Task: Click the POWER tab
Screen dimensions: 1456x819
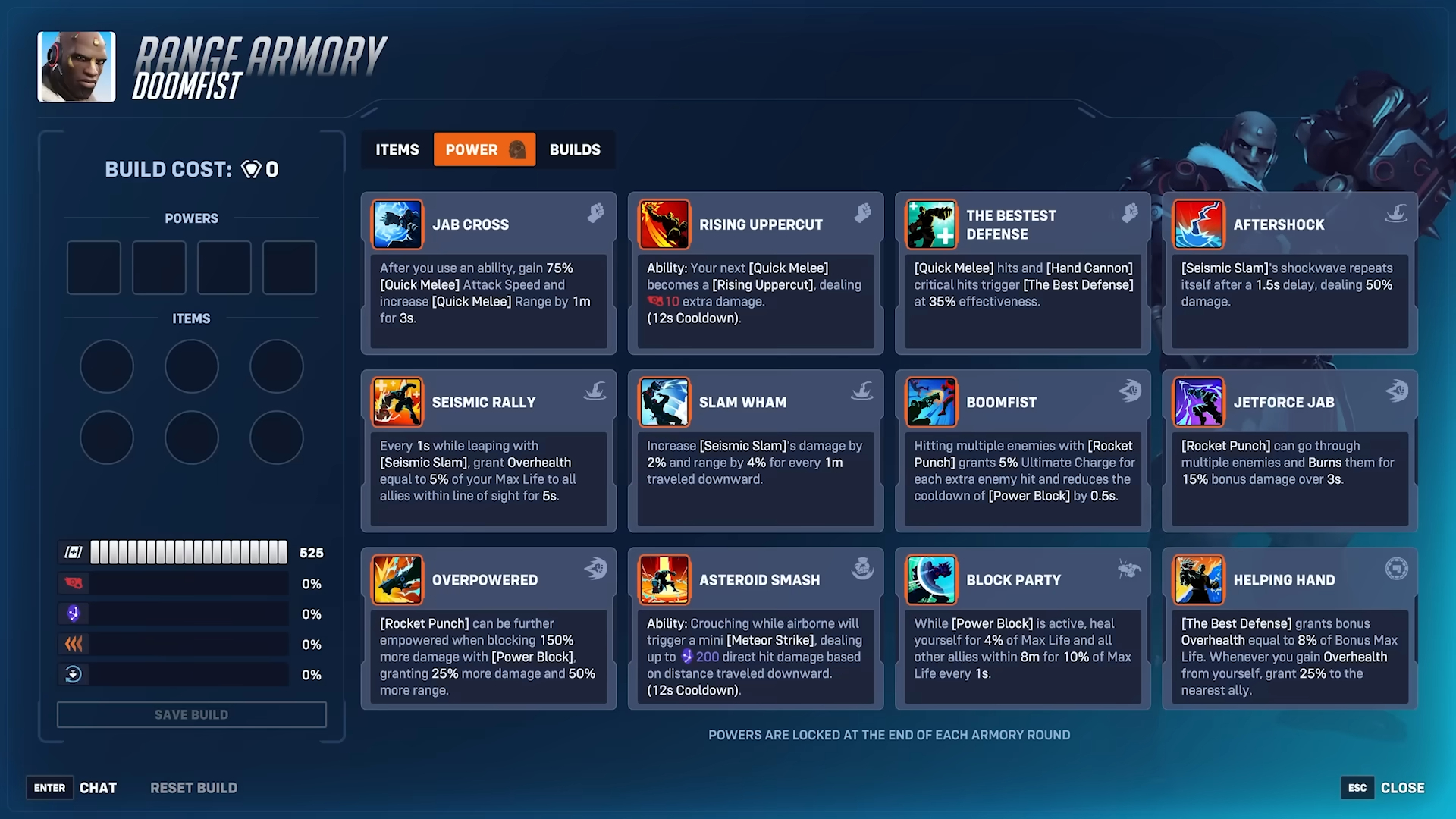Action: [485, 149]
